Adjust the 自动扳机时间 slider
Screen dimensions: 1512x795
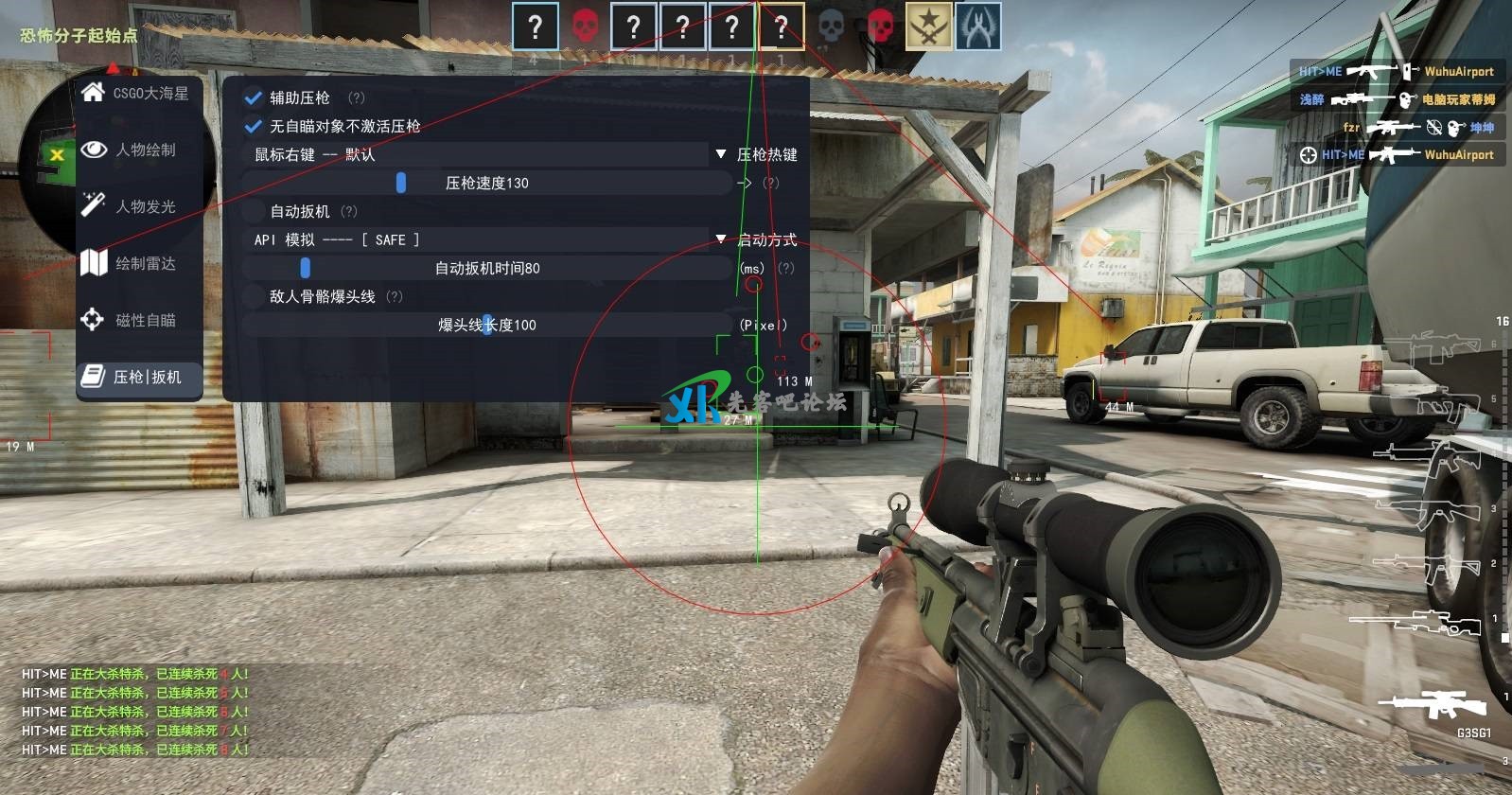pyautogui.click(x=305, y=268)
